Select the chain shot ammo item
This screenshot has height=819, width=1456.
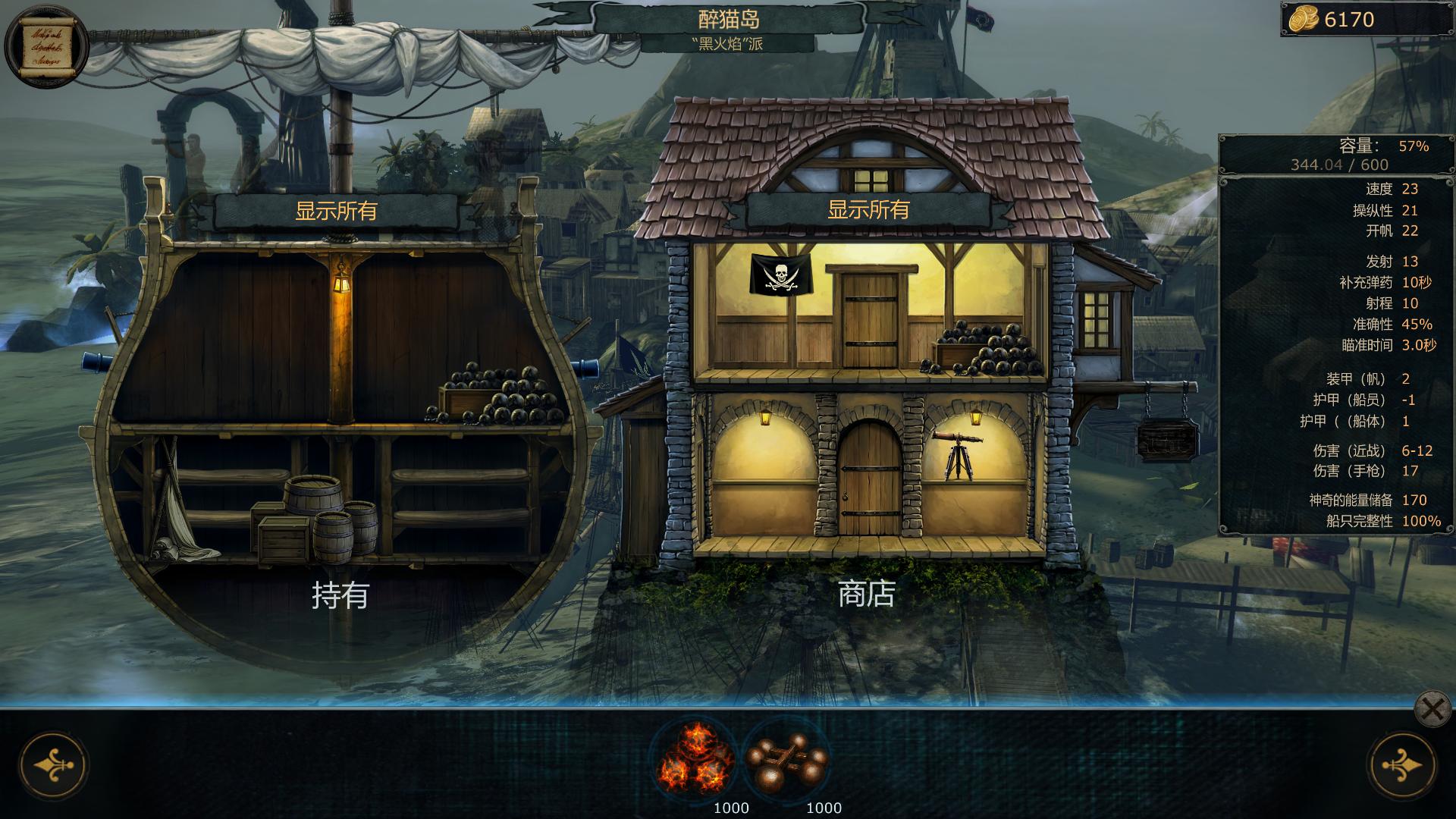pyautogui.click(x=786, y=758)
